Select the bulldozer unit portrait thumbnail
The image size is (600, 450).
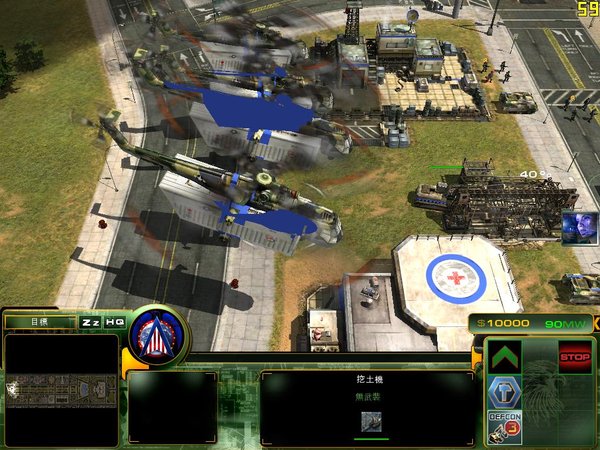click(370, 422)
